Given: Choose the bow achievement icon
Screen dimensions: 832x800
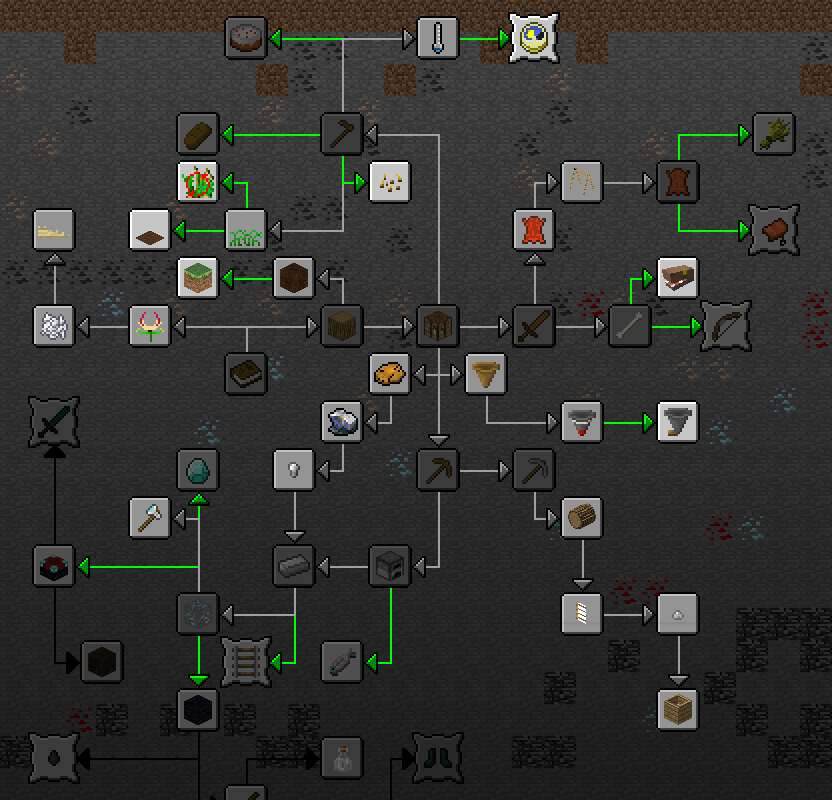Looking at the screenshot, I should pyautogui.click(x=725, y=326).
